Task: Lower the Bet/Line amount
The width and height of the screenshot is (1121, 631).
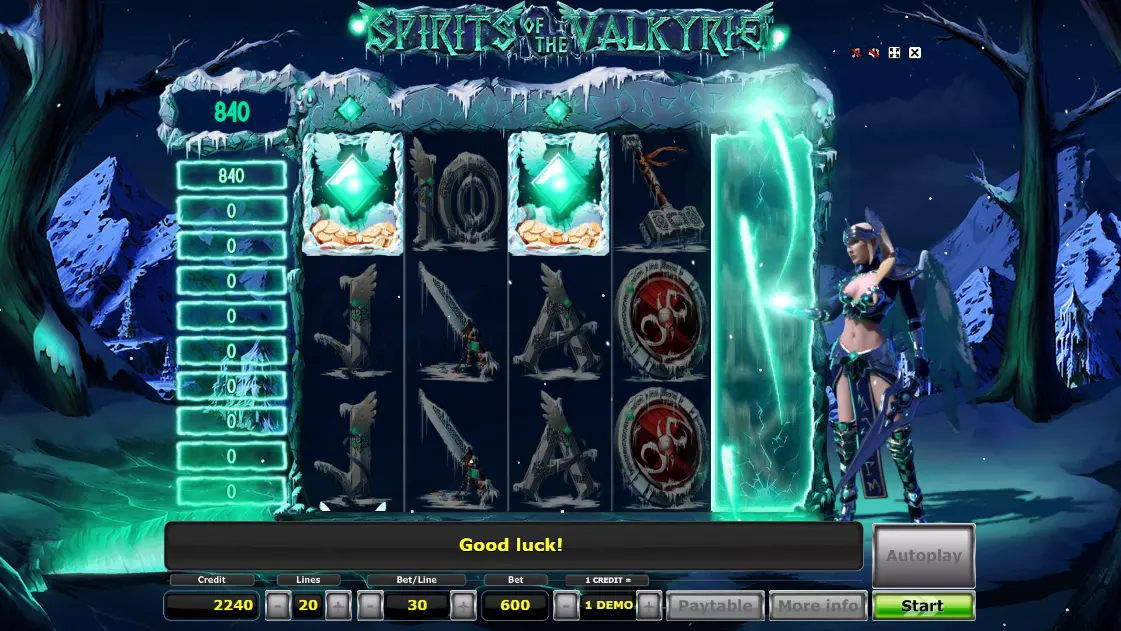Action: (370, 606)
